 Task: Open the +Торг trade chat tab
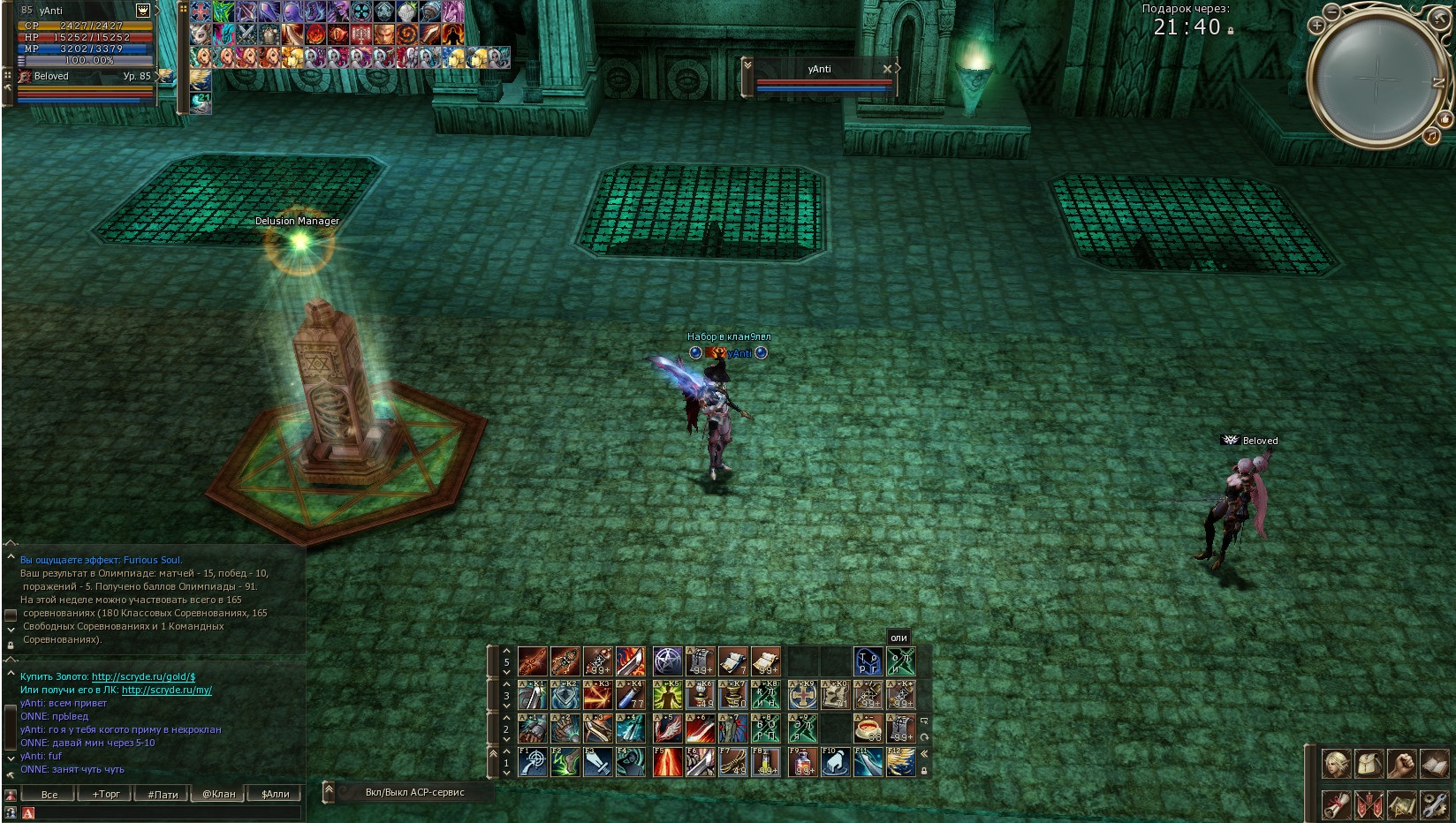pos(106,794)
